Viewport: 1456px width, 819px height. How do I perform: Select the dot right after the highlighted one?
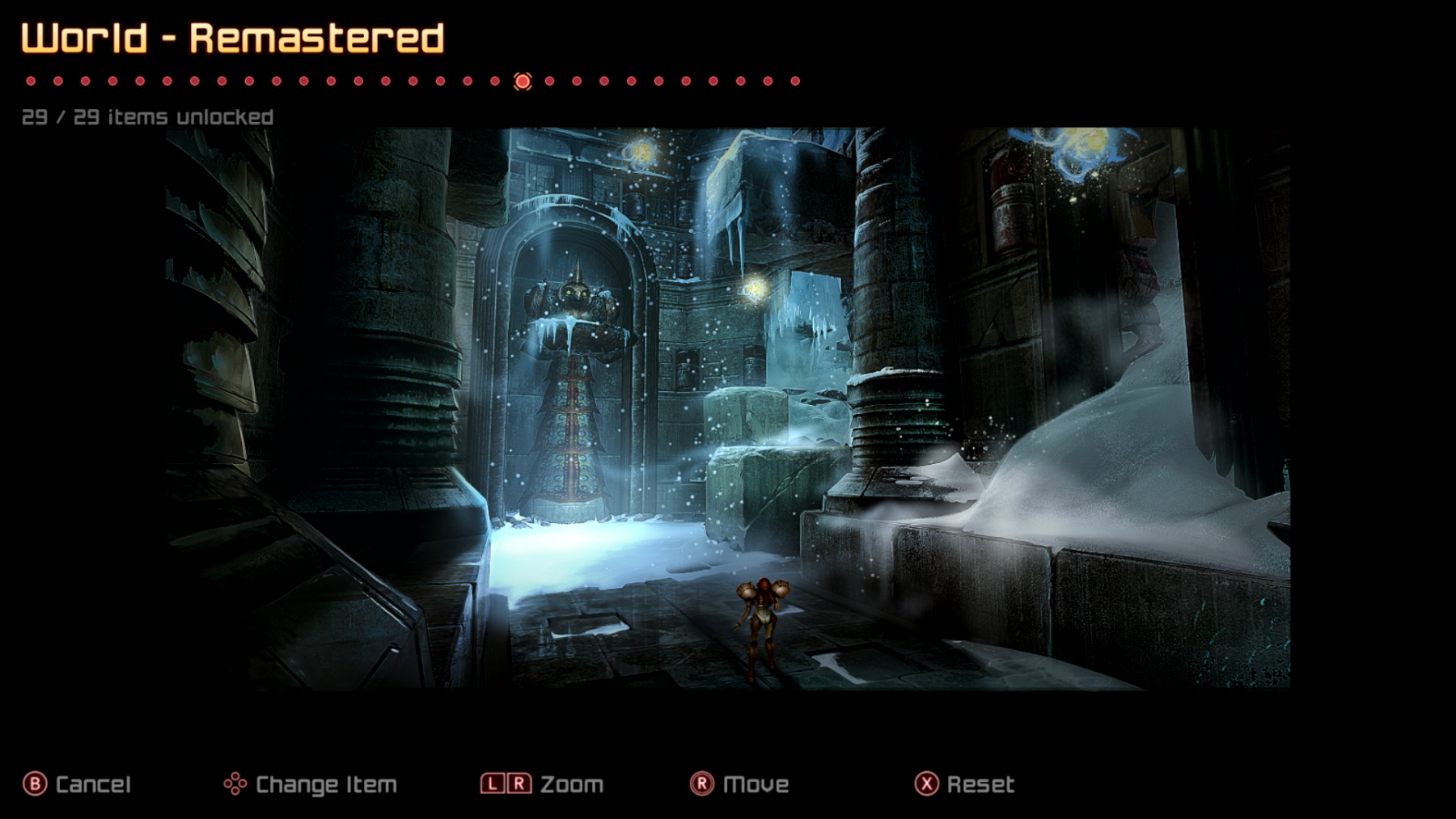[550, 81]
